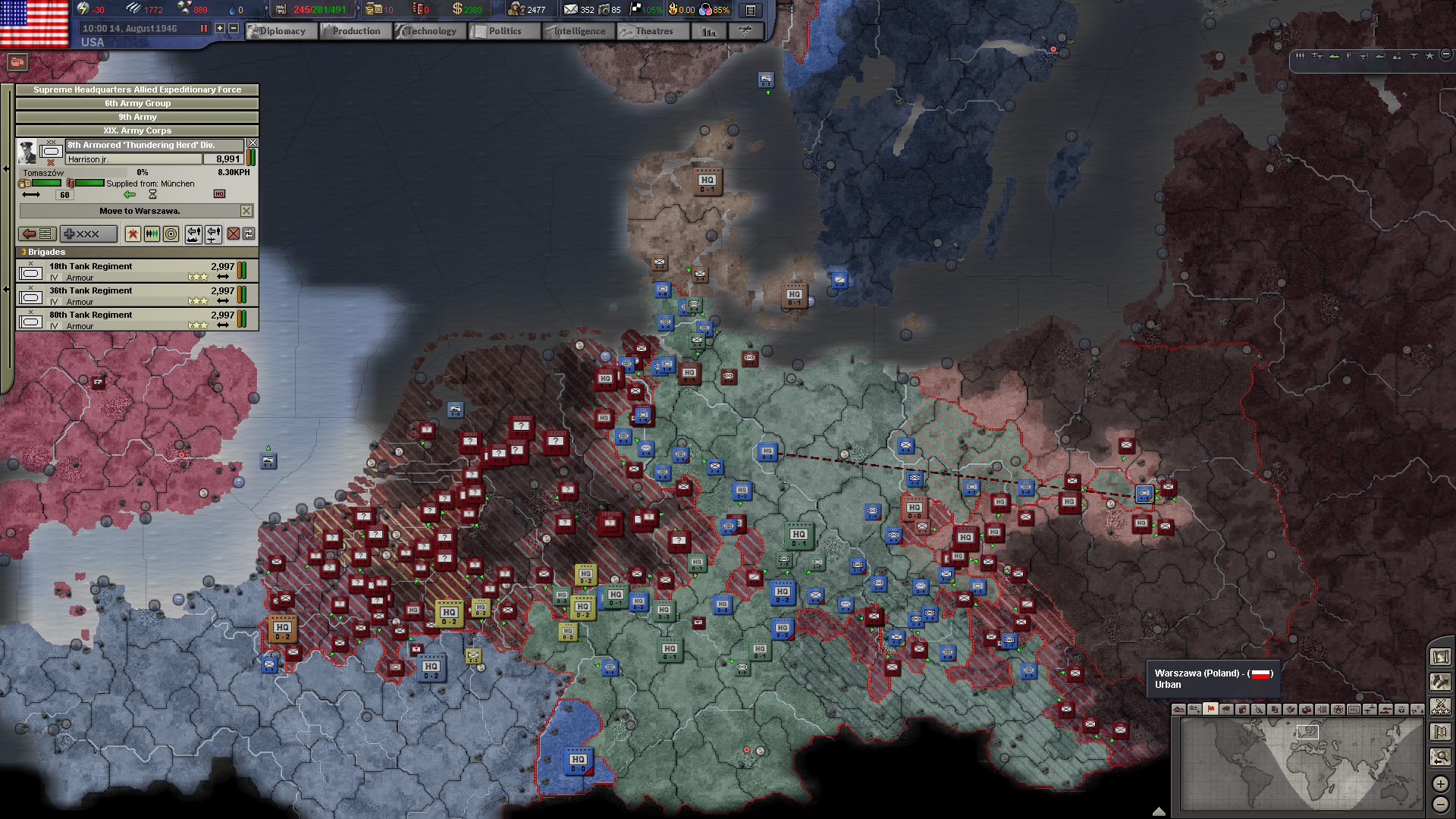
Task: Click the air transport load icon
Action: click(x=213, y=234)
